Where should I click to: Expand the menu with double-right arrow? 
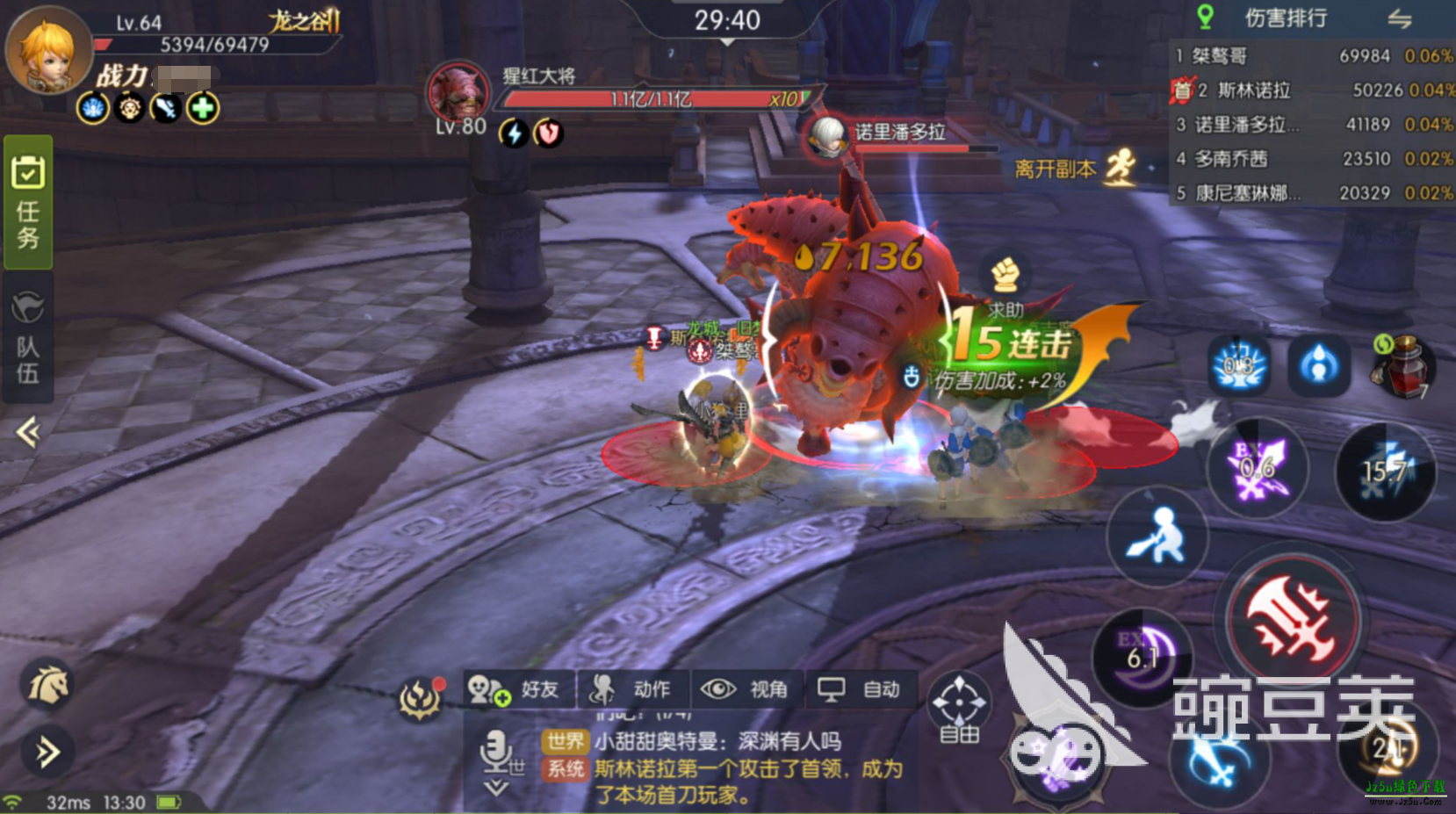coord(47,752)
